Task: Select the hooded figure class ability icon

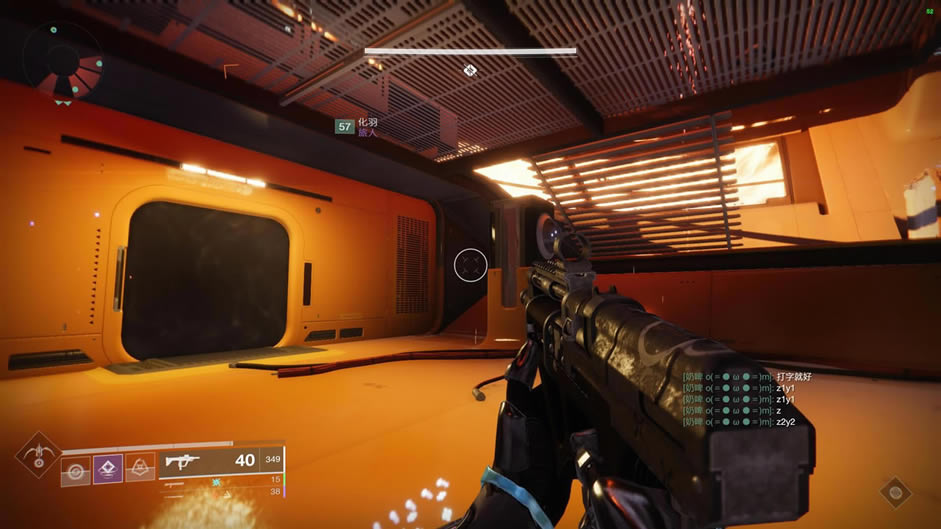Action: pos(140,469)
